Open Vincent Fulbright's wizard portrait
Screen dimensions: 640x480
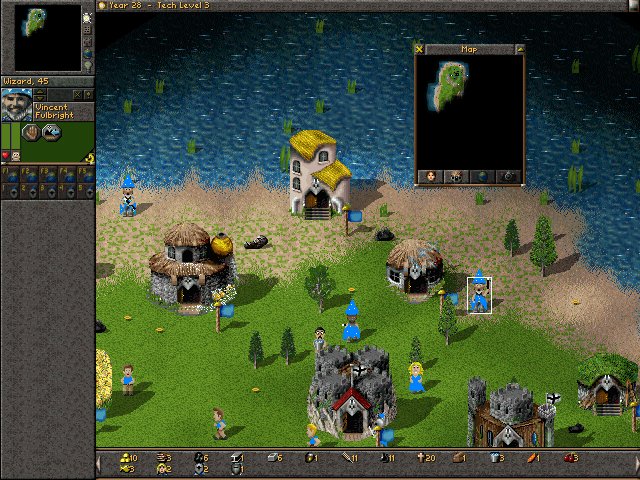[16, 106]
